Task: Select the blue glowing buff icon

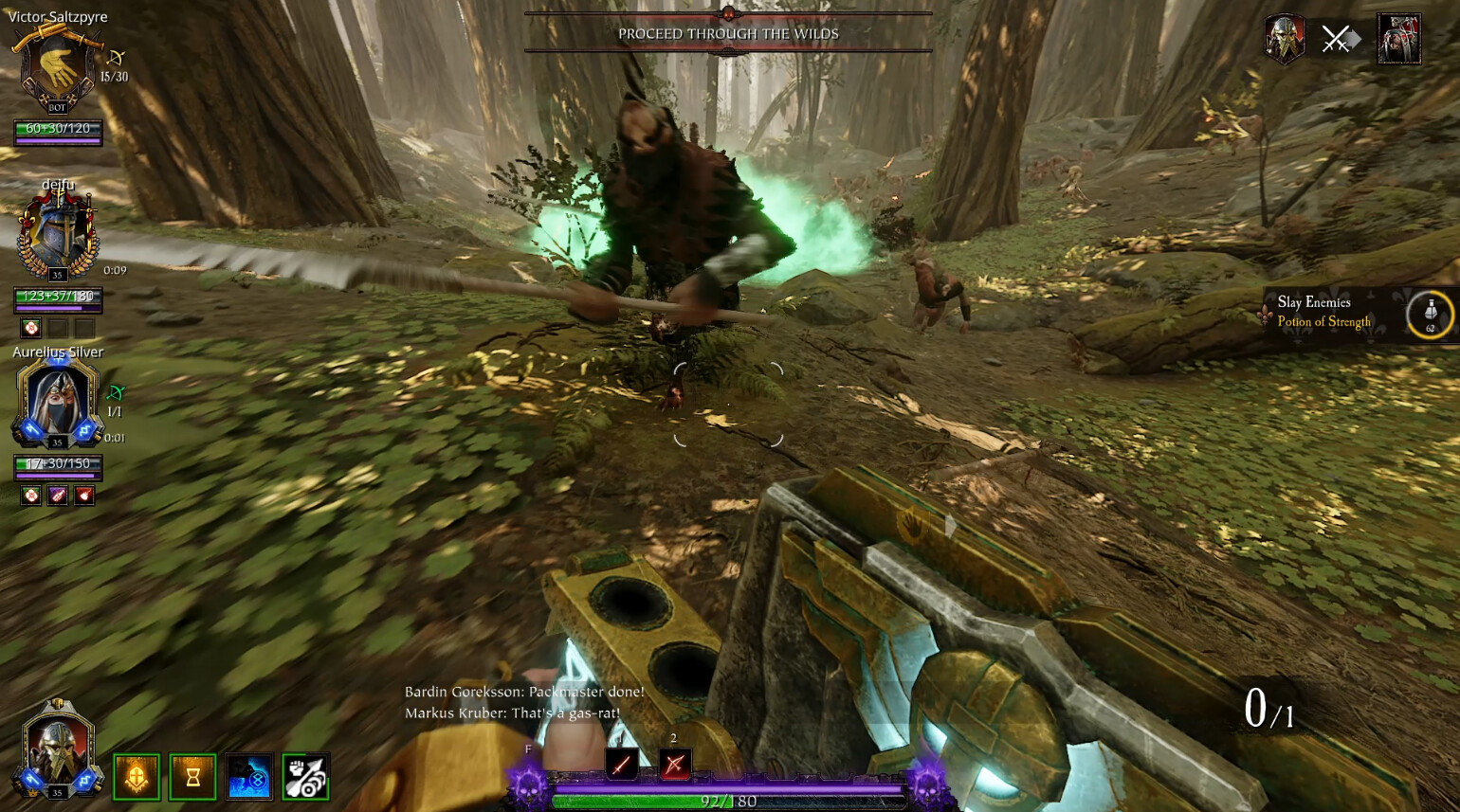Action: click(249, 777)
